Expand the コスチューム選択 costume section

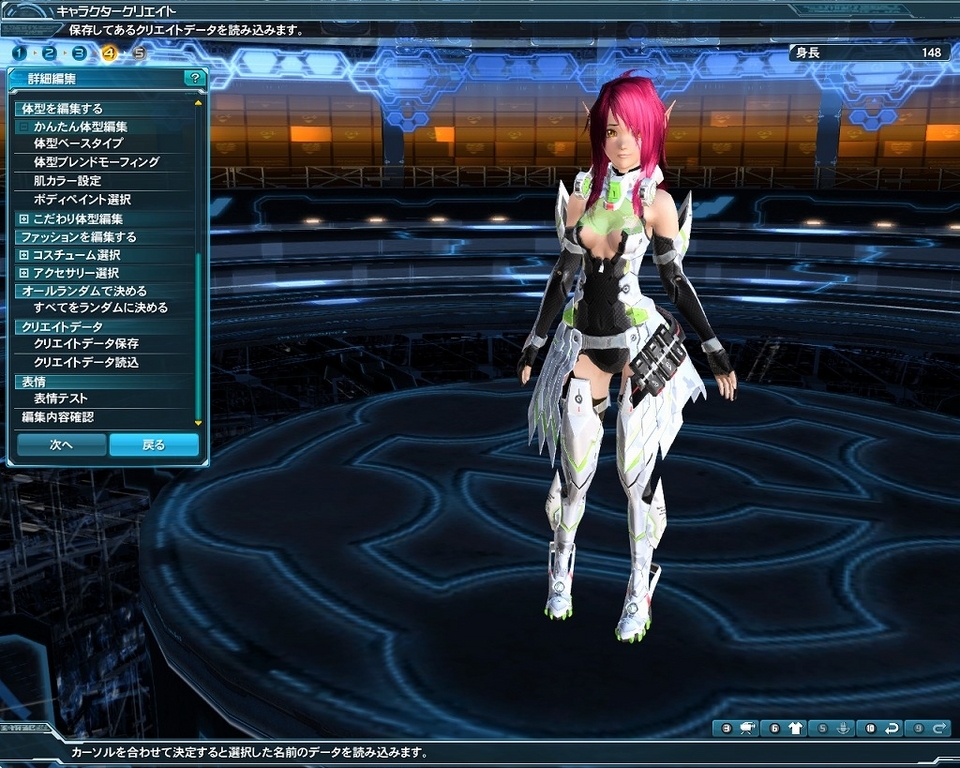(x=24, y=256)
